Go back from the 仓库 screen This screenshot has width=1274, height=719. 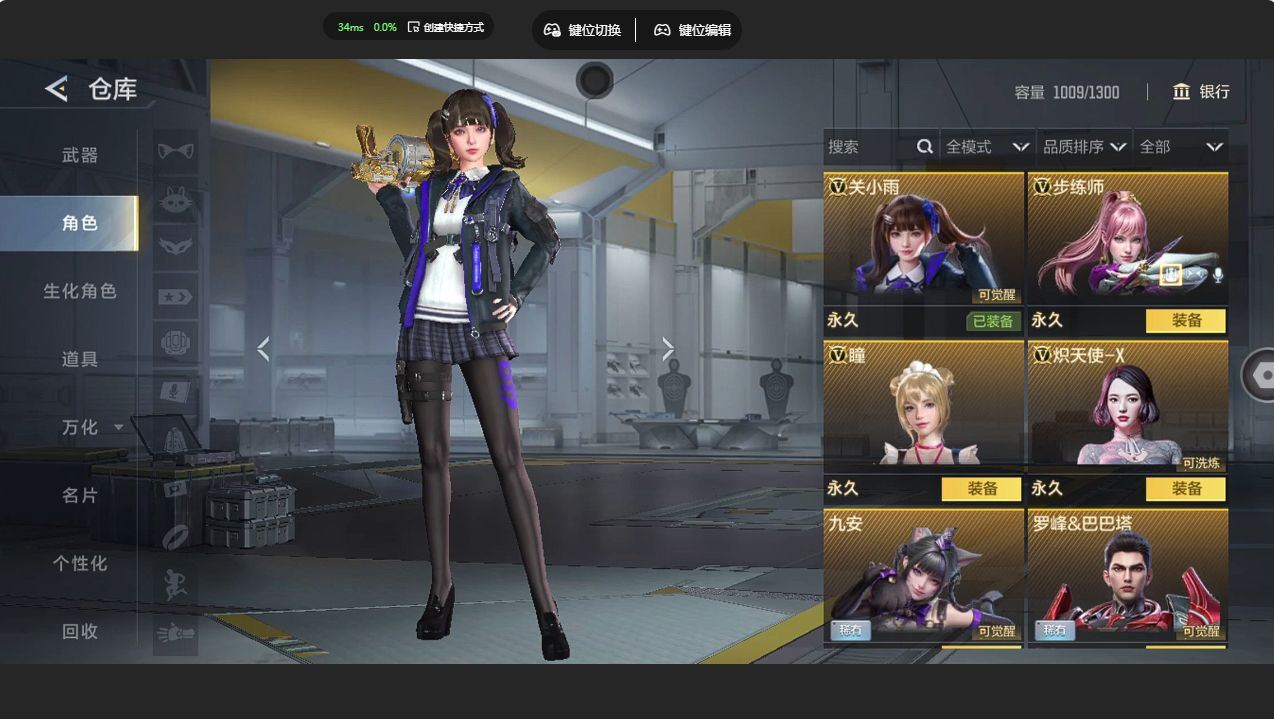pos(56,89)
